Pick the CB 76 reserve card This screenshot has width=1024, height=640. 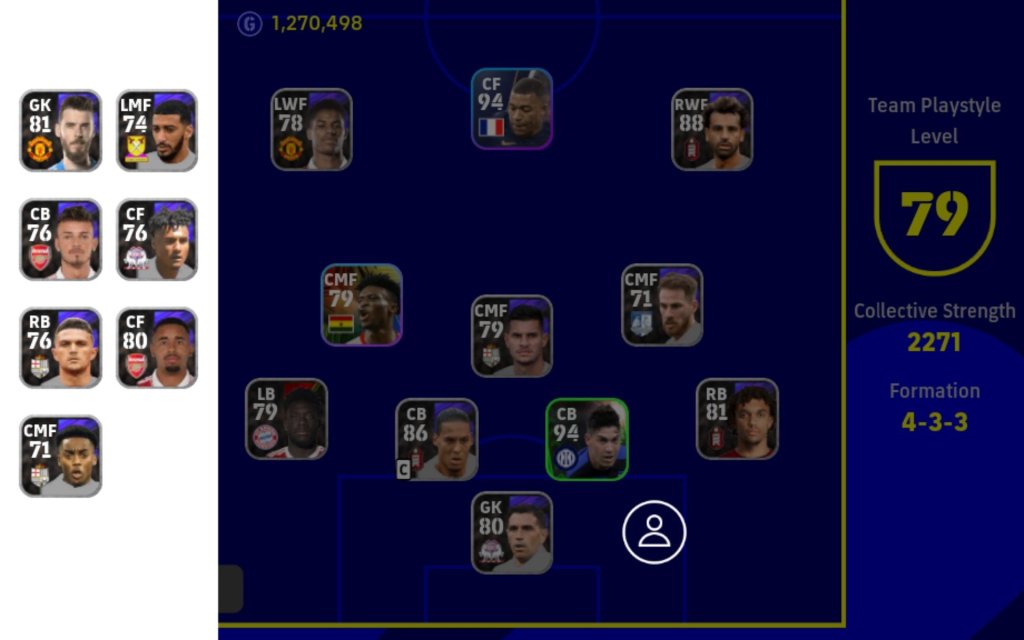pyautogui.click(x=60, y=239)
